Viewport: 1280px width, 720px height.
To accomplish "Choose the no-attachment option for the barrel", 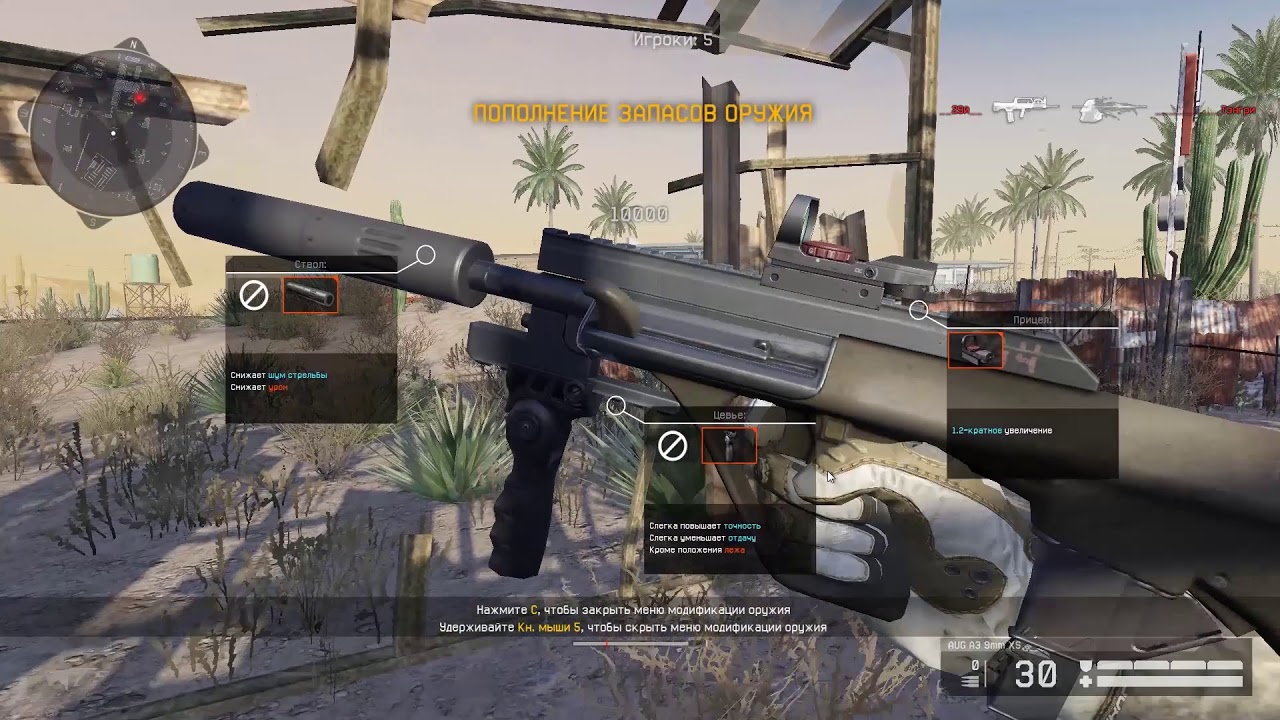I will point(254,296).
